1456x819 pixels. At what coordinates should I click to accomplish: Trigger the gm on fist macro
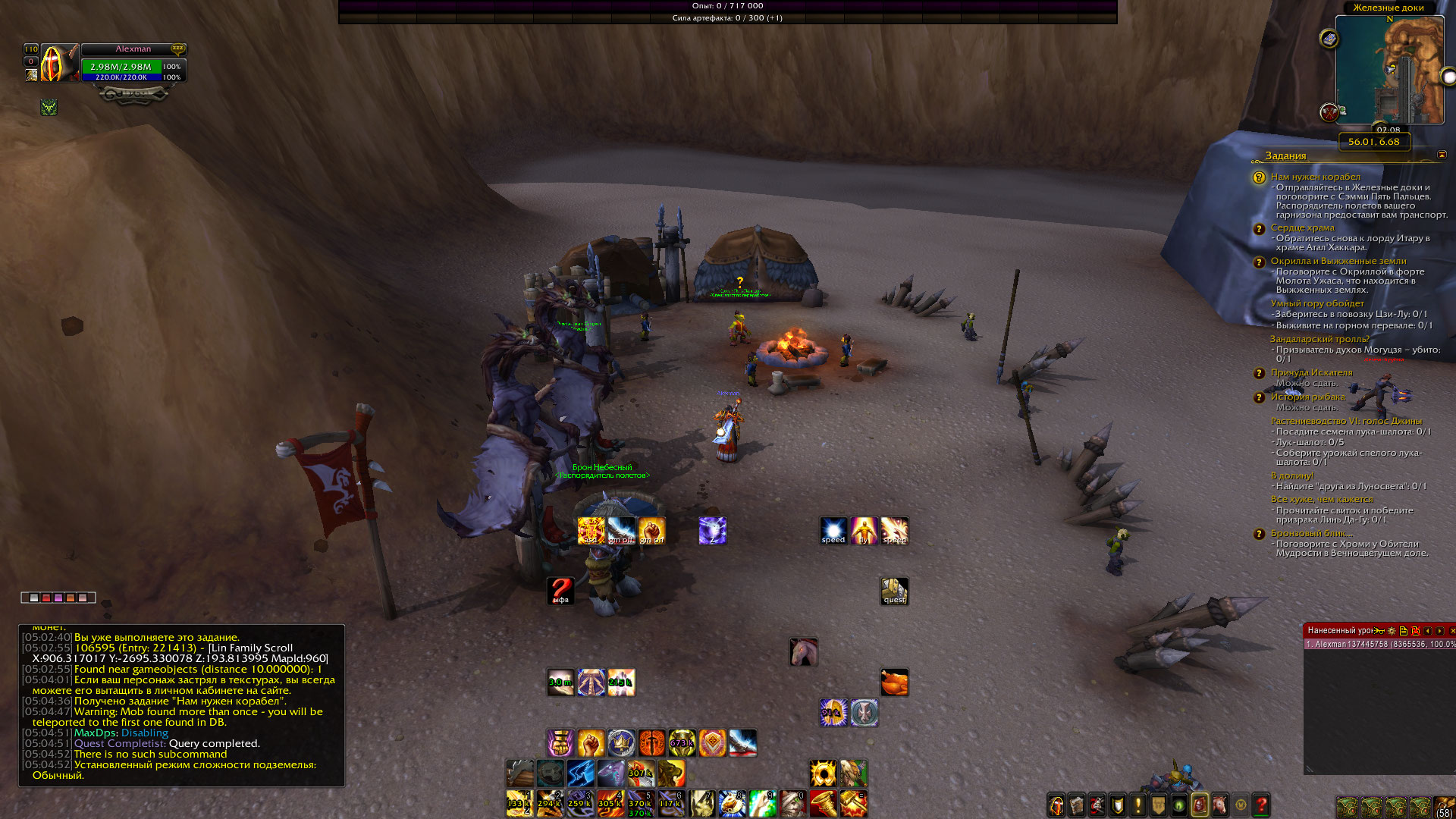(651, 531)
